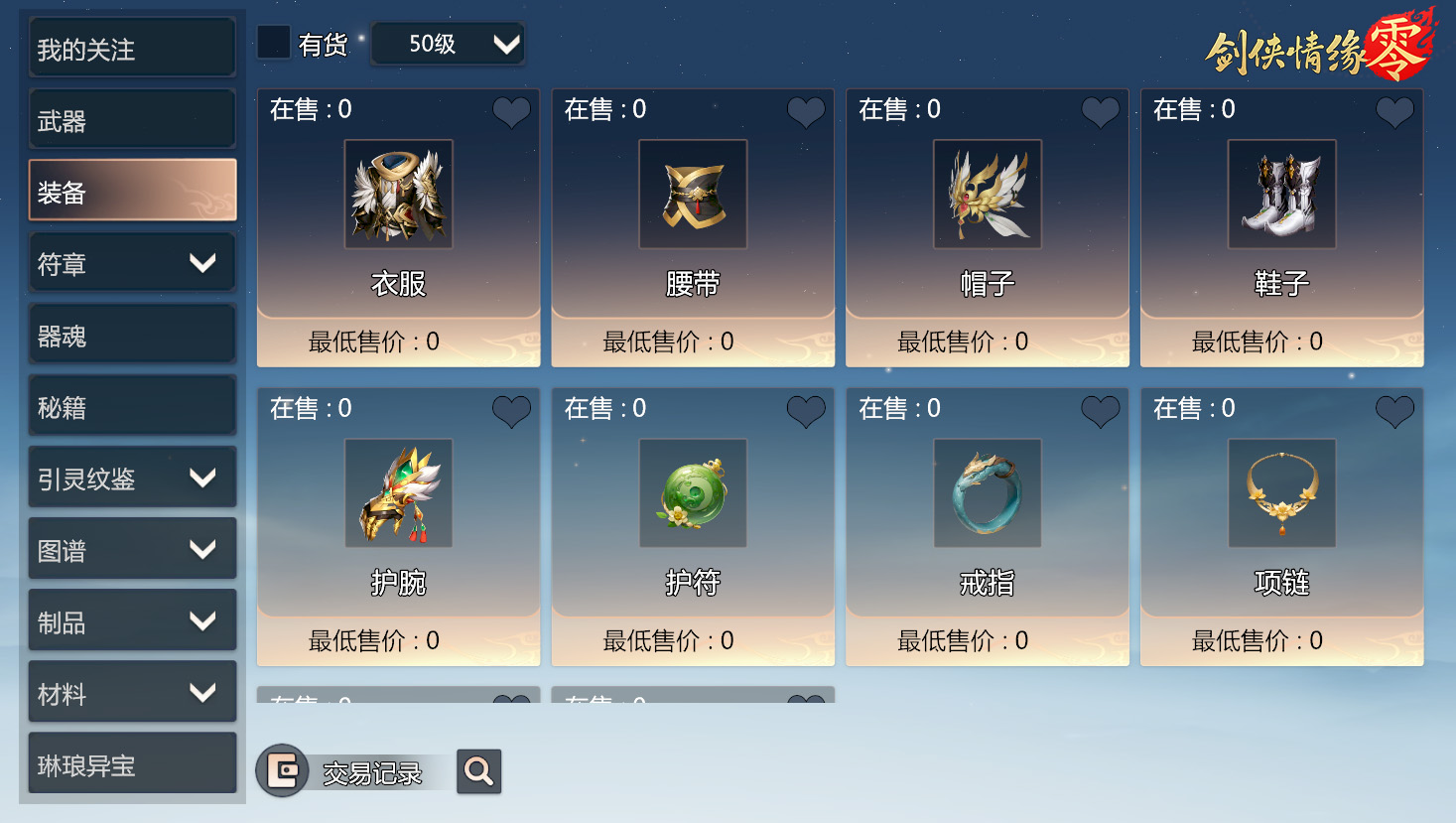
Task: Open the 器魂 category
Action: tap(131, 334)
